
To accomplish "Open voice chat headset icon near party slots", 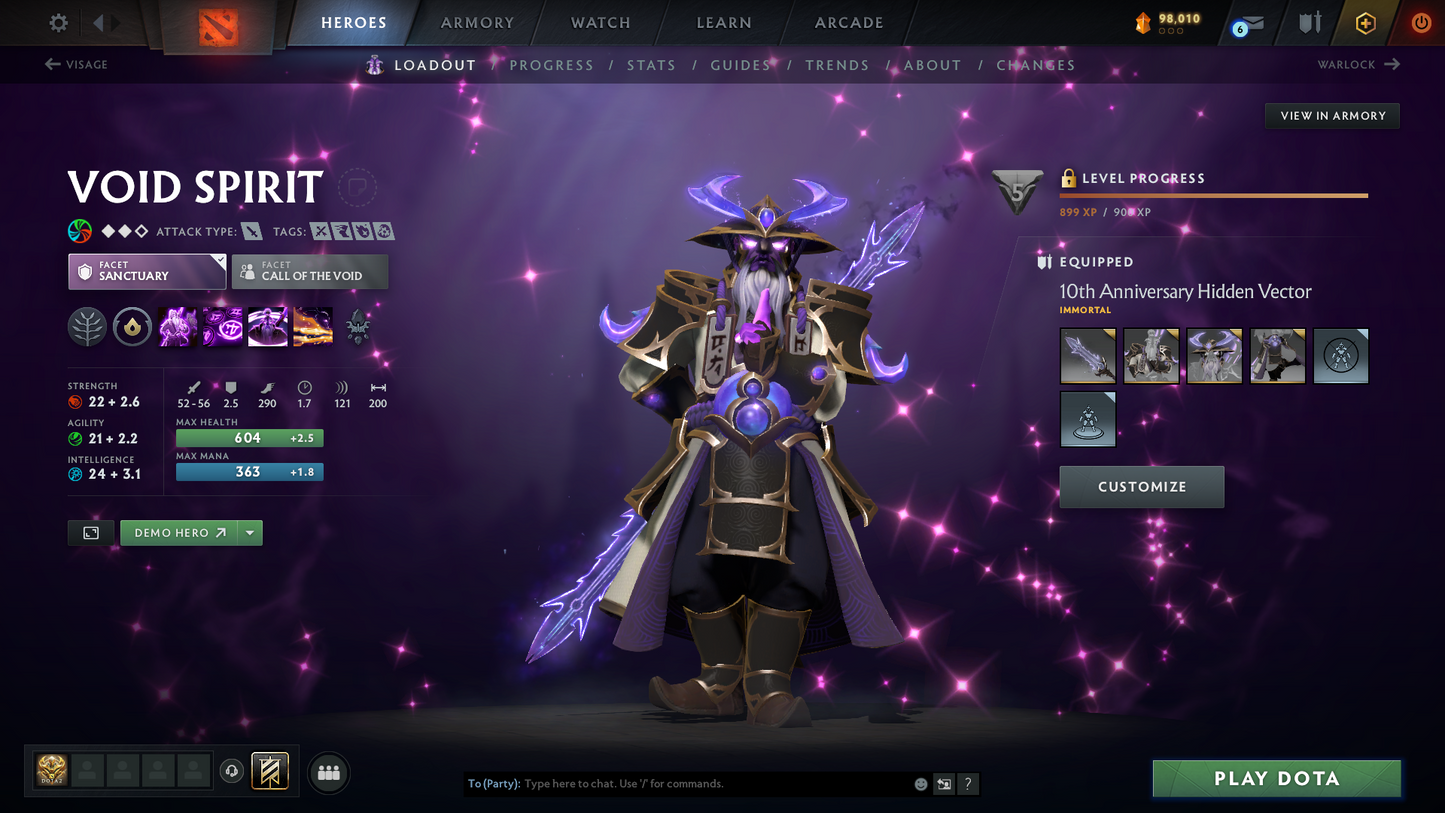I will click(x=232, y=770).
